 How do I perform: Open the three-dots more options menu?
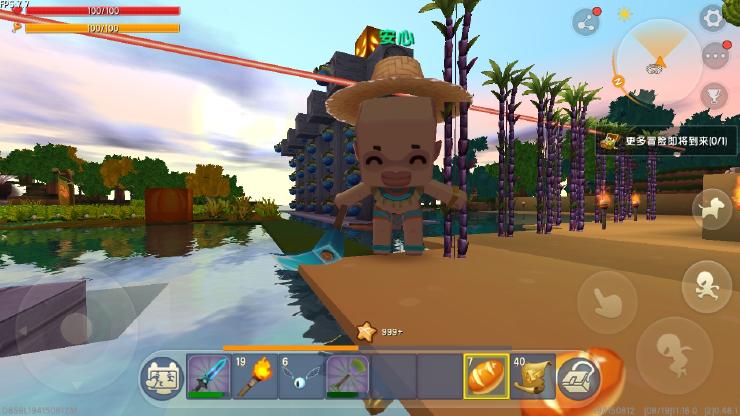pos(714,55)
